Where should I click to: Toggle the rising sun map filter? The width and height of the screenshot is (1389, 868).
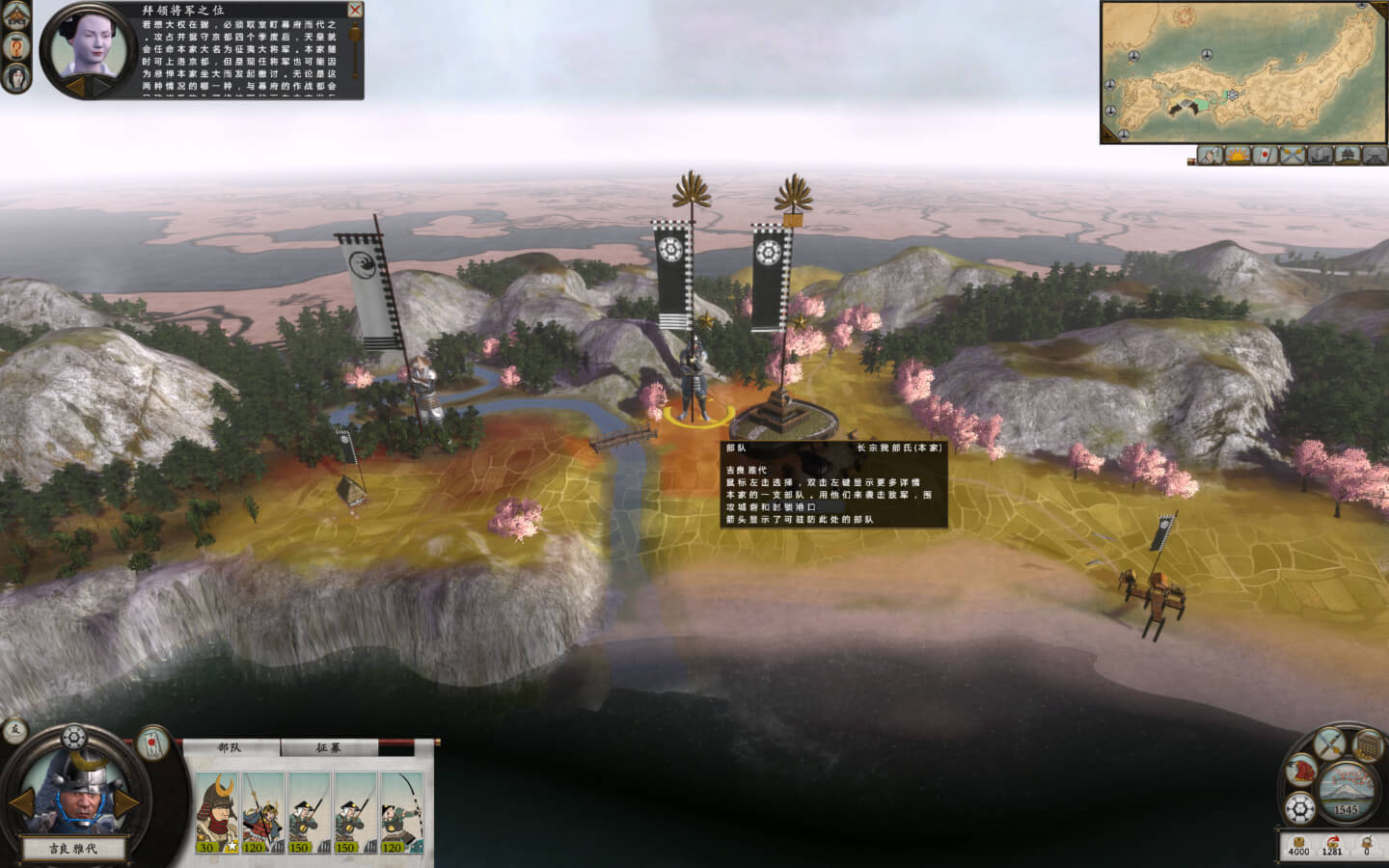[x=1238, y=154]
